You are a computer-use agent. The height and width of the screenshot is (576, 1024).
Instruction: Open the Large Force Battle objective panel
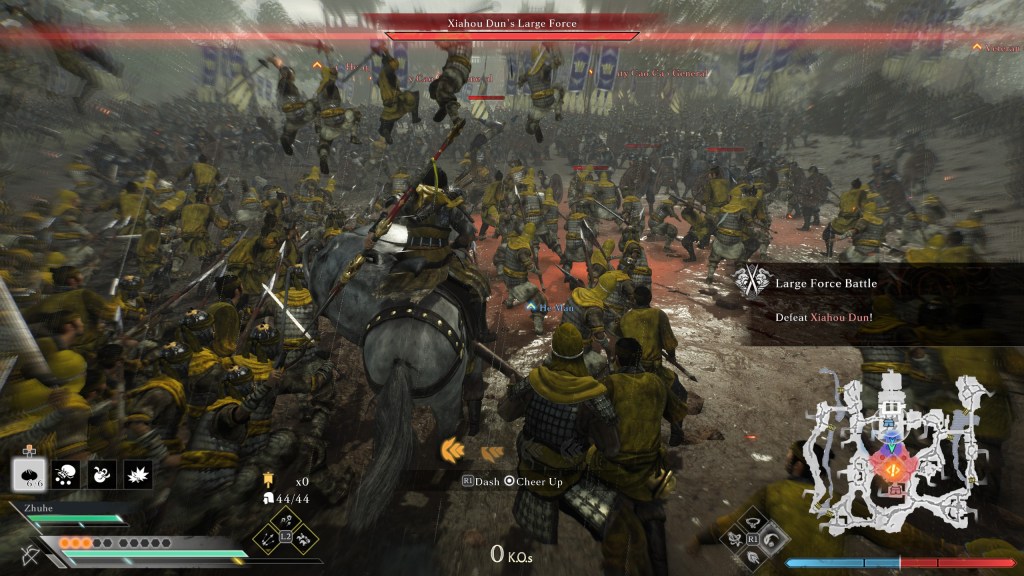pyautogui.click(x=880, y=300)
